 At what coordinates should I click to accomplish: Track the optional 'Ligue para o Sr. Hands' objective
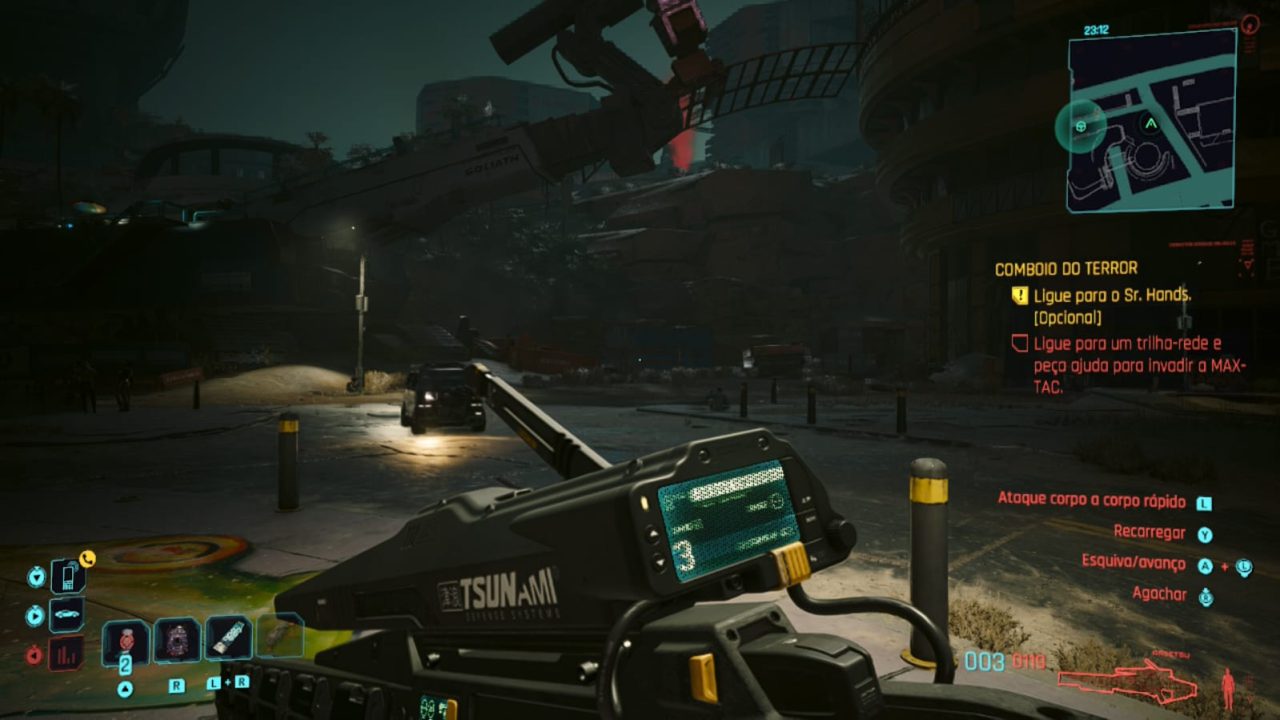click(x=1112, y=295)
